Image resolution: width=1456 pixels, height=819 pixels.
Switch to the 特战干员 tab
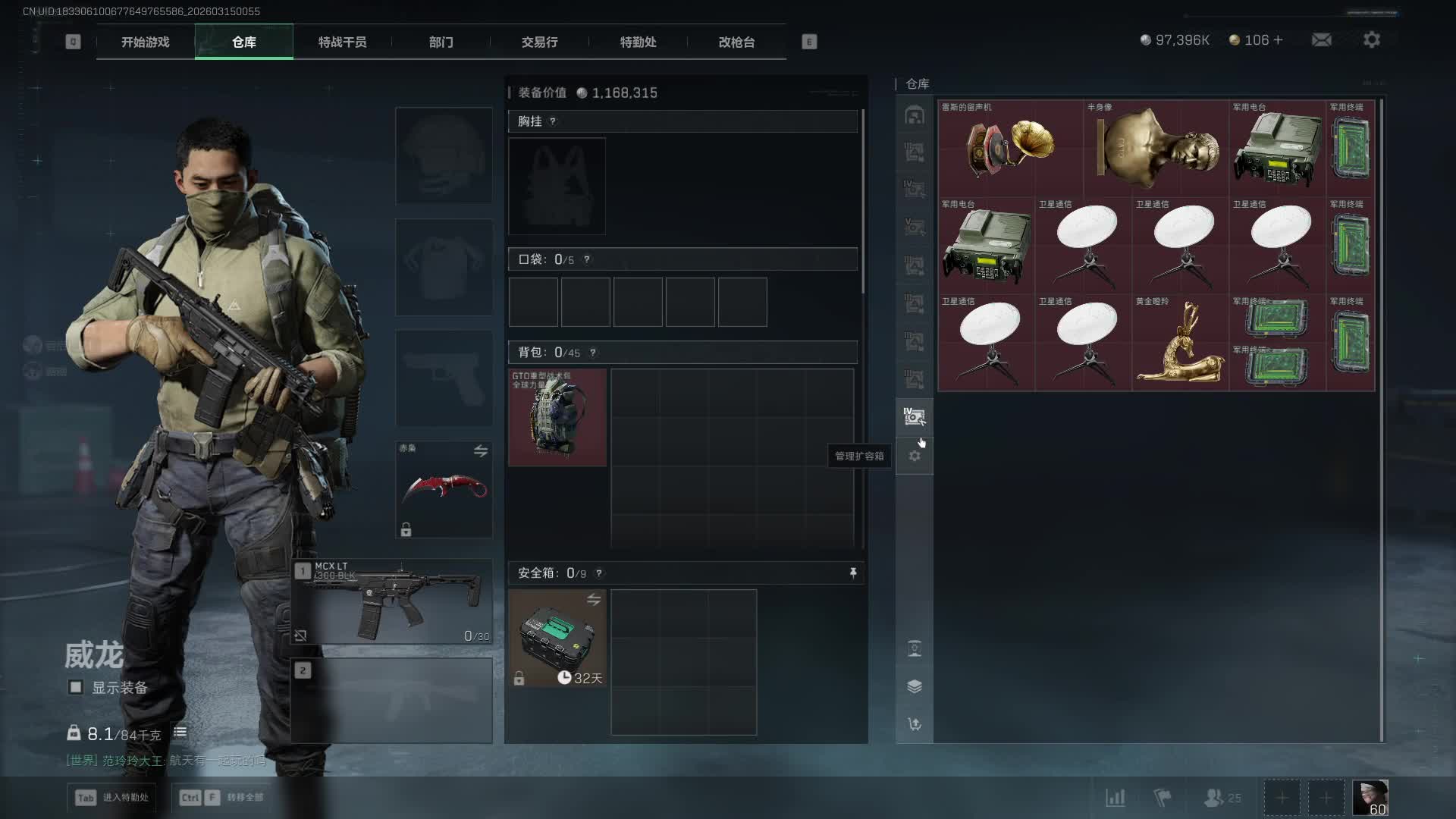(x=342, y=42)
